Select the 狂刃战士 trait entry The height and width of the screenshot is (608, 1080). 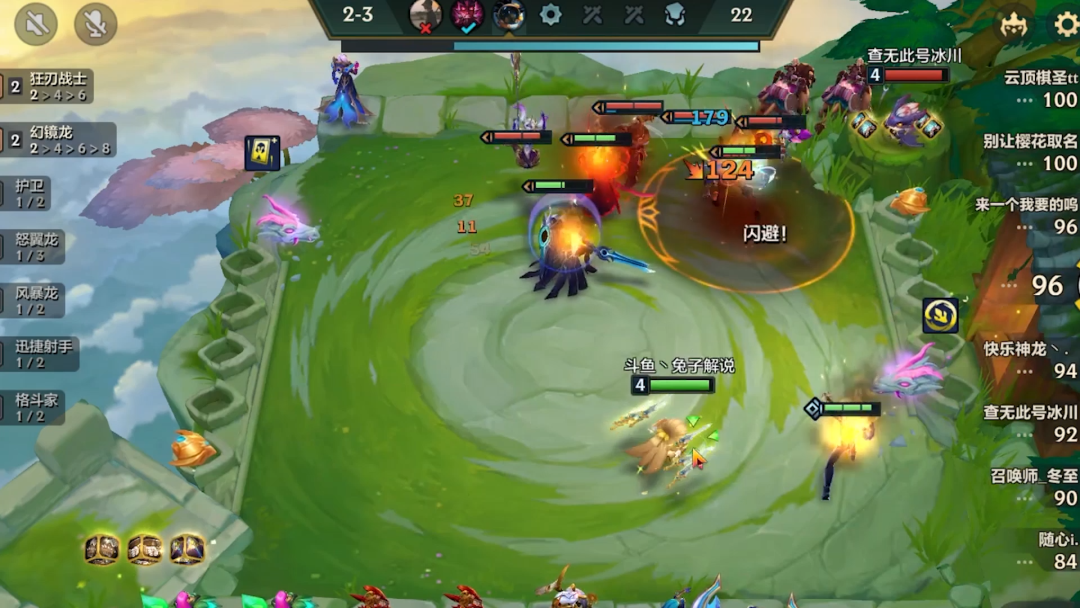pyautogui.click(x=58, y=86)
